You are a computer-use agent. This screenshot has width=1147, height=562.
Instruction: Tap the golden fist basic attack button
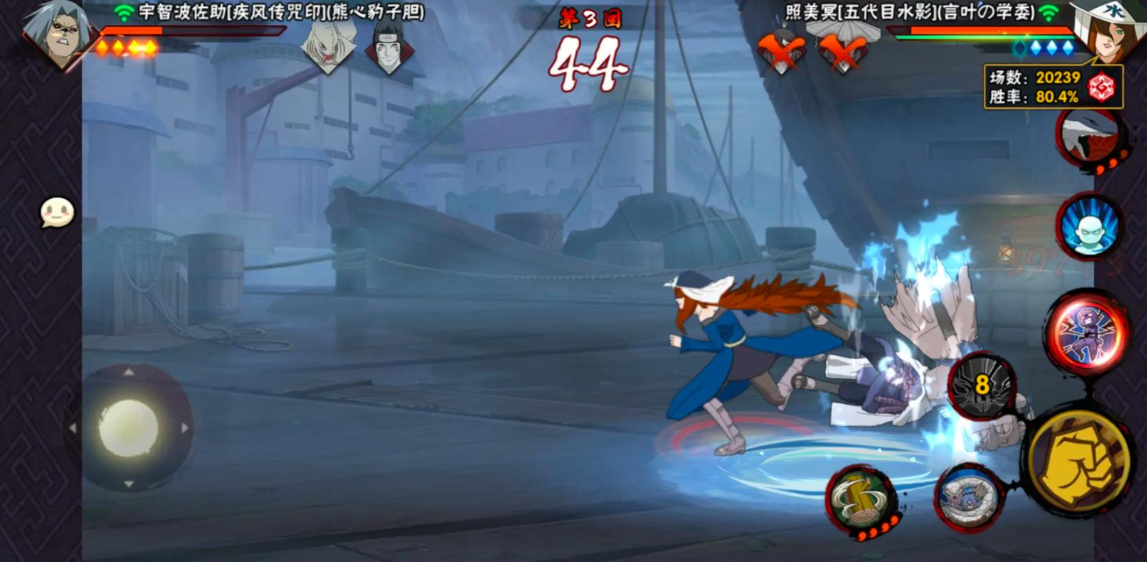(1078, 461)
